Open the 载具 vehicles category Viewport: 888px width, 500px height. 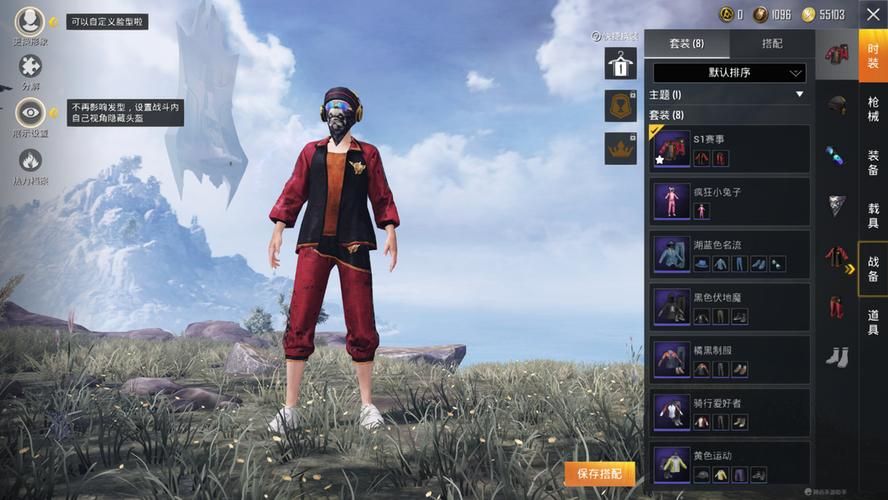click(x=873, y=216)
